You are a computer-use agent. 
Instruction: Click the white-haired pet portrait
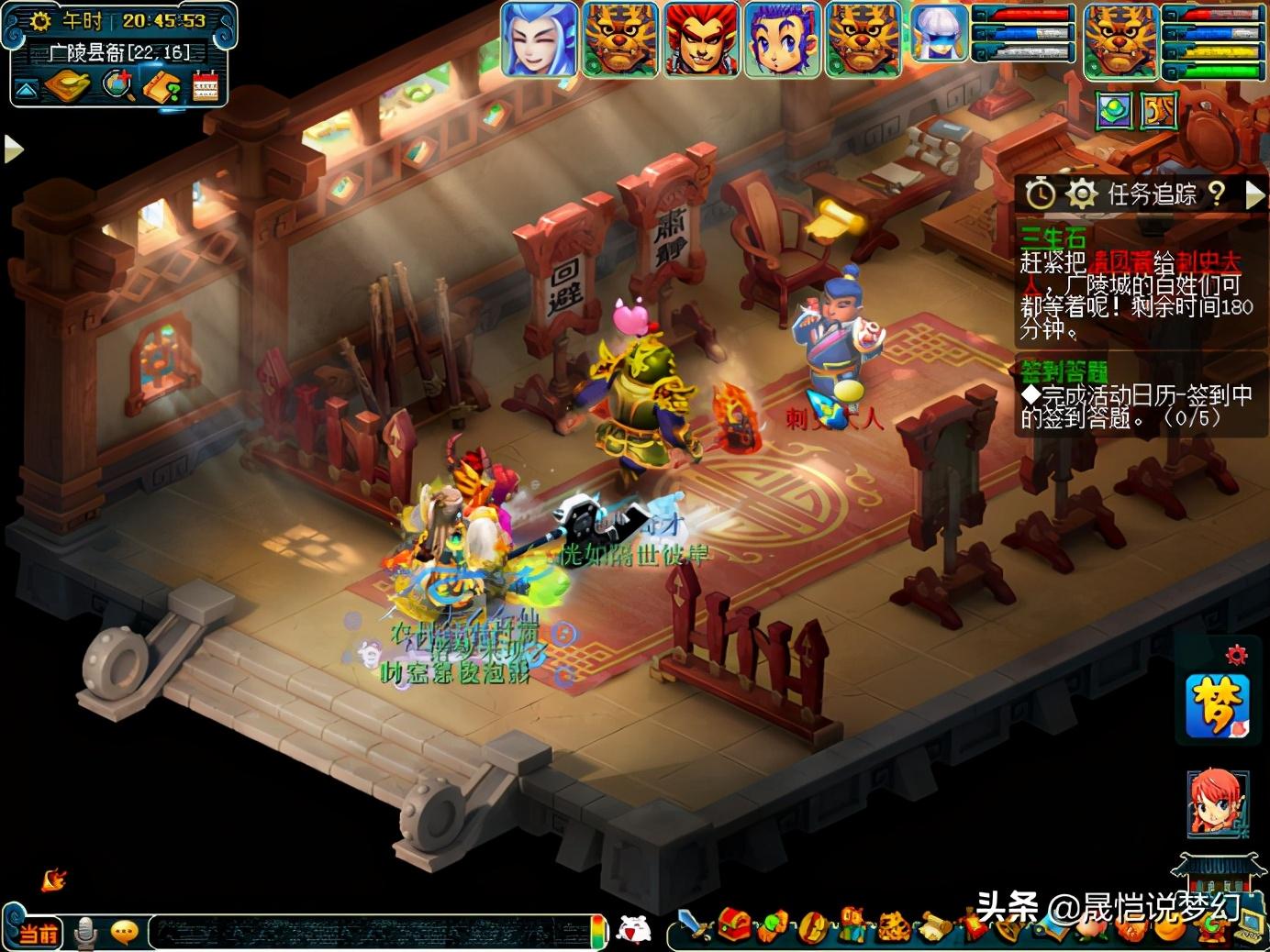click(x=939, y=35)
